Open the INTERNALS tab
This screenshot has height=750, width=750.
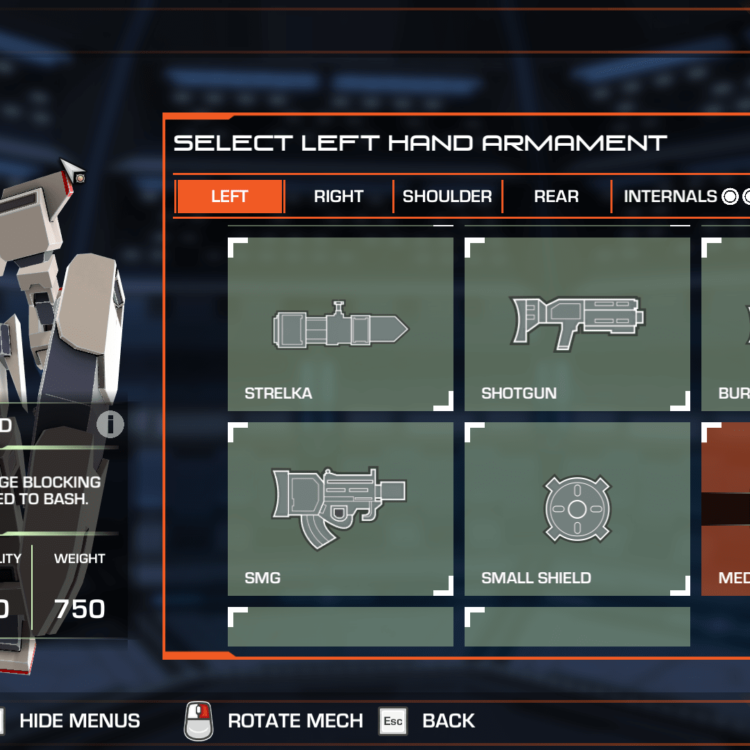click(x=670, y=197)
